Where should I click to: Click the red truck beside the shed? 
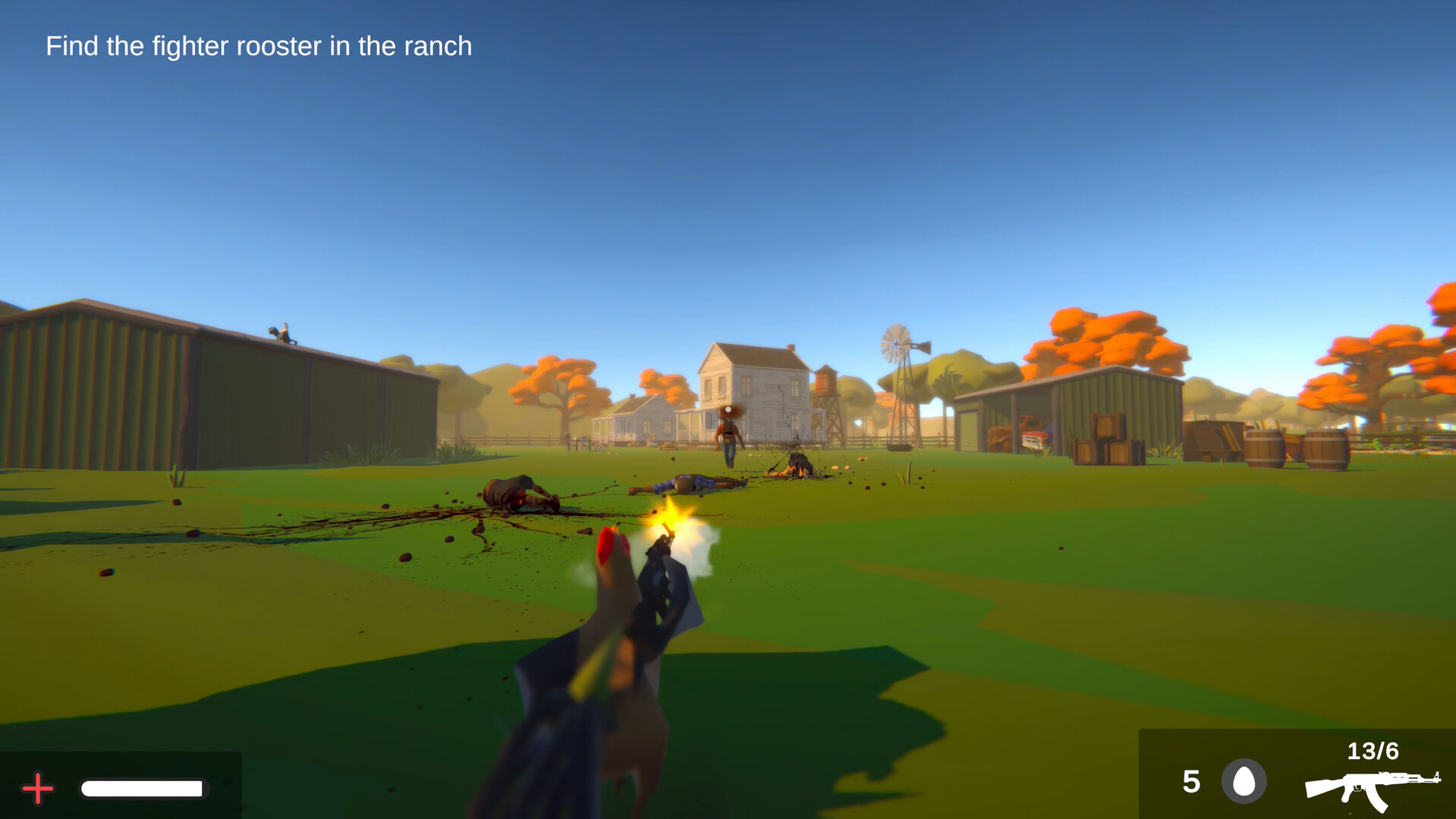point(1034,438)
